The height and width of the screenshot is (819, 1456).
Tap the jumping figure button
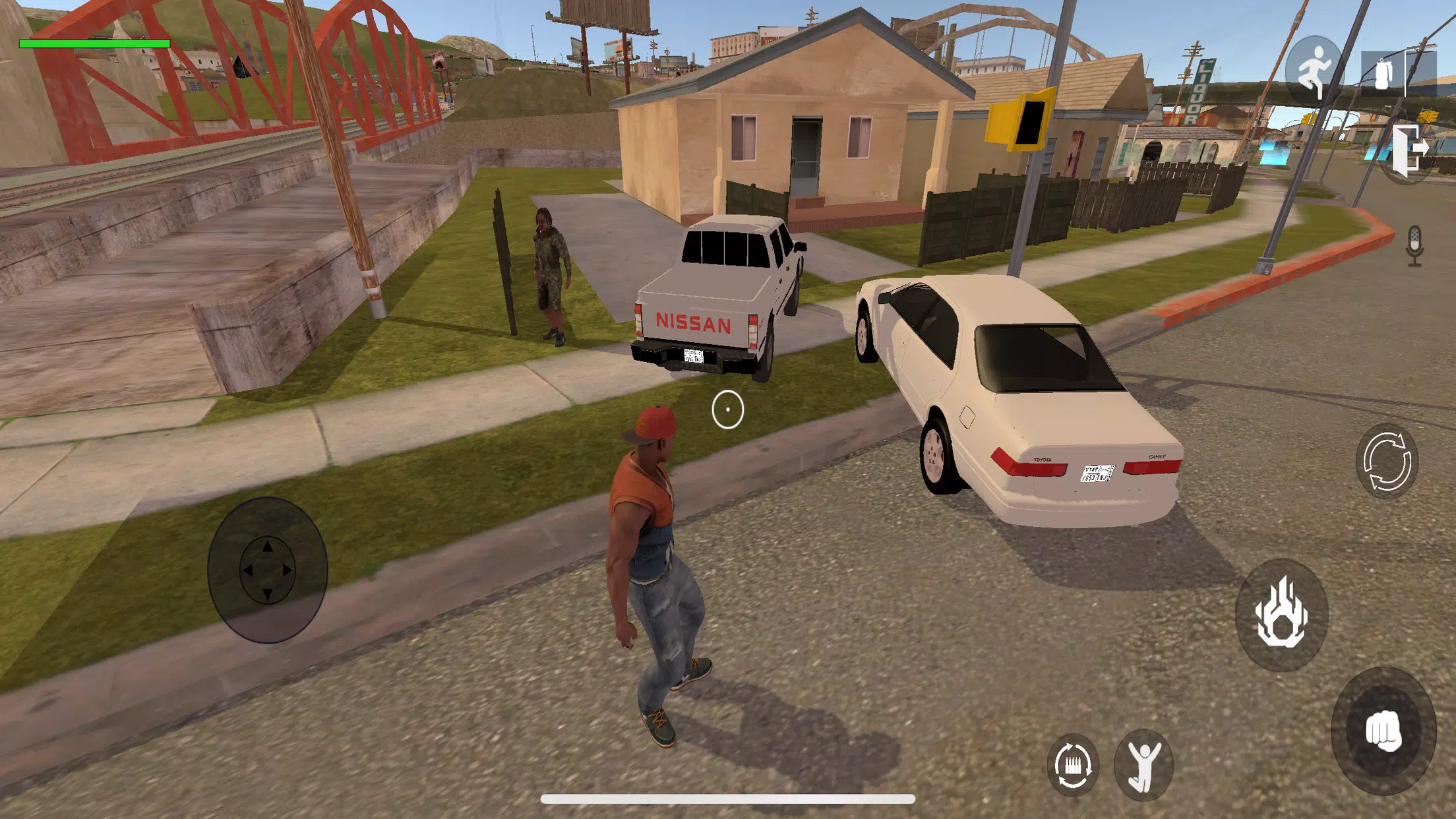(x=1143, y=765)
